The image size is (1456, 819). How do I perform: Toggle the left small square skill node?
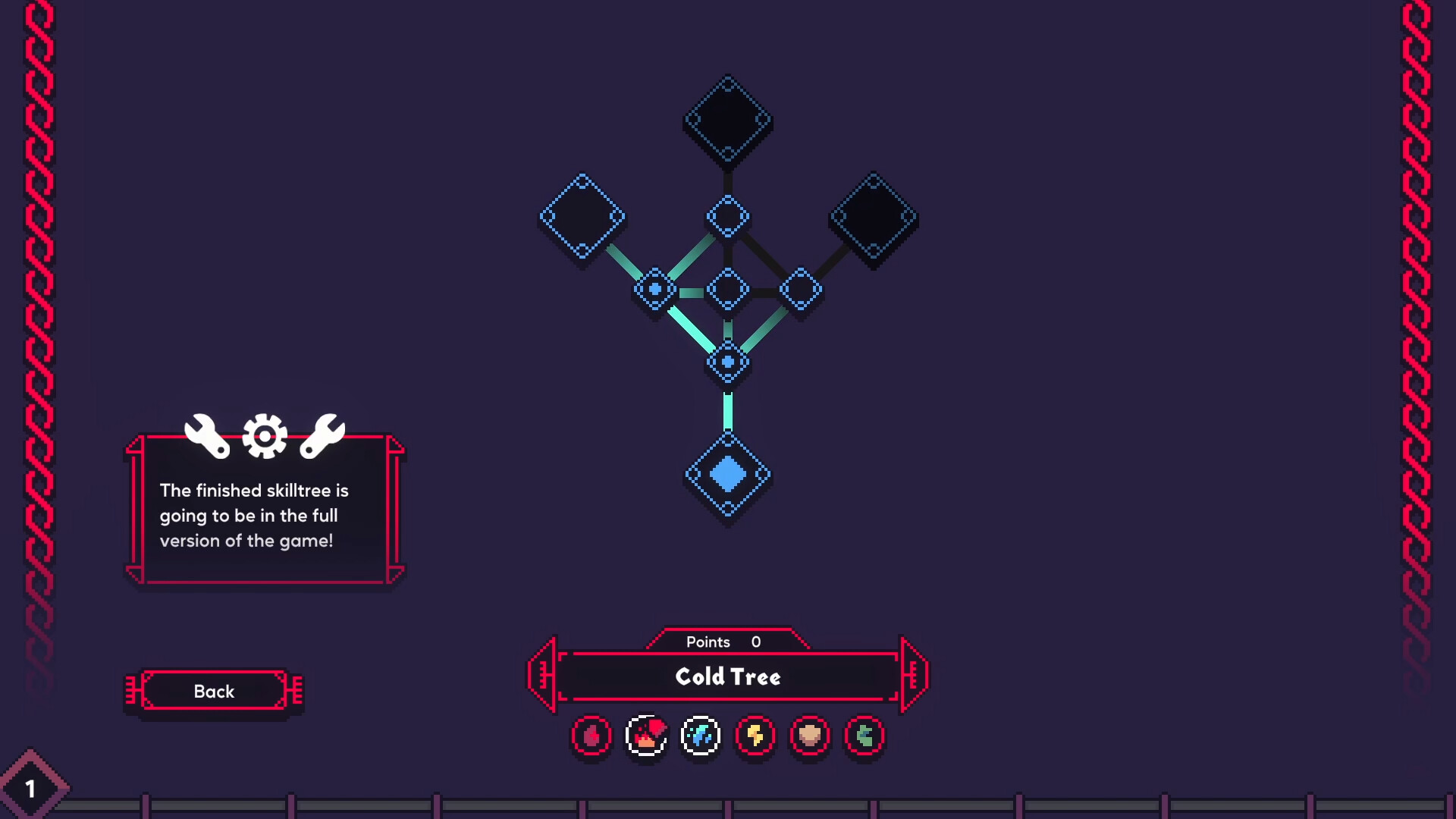point(654,289)
